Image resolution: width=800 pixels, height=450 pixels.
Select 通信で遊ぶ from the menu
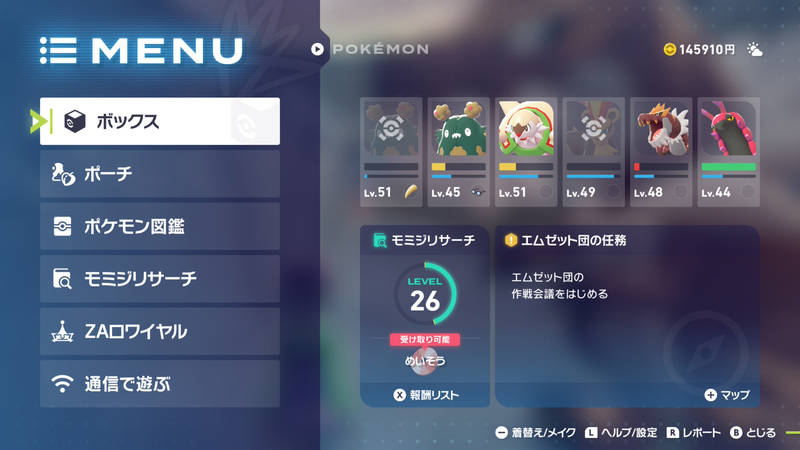coord(160,383)
